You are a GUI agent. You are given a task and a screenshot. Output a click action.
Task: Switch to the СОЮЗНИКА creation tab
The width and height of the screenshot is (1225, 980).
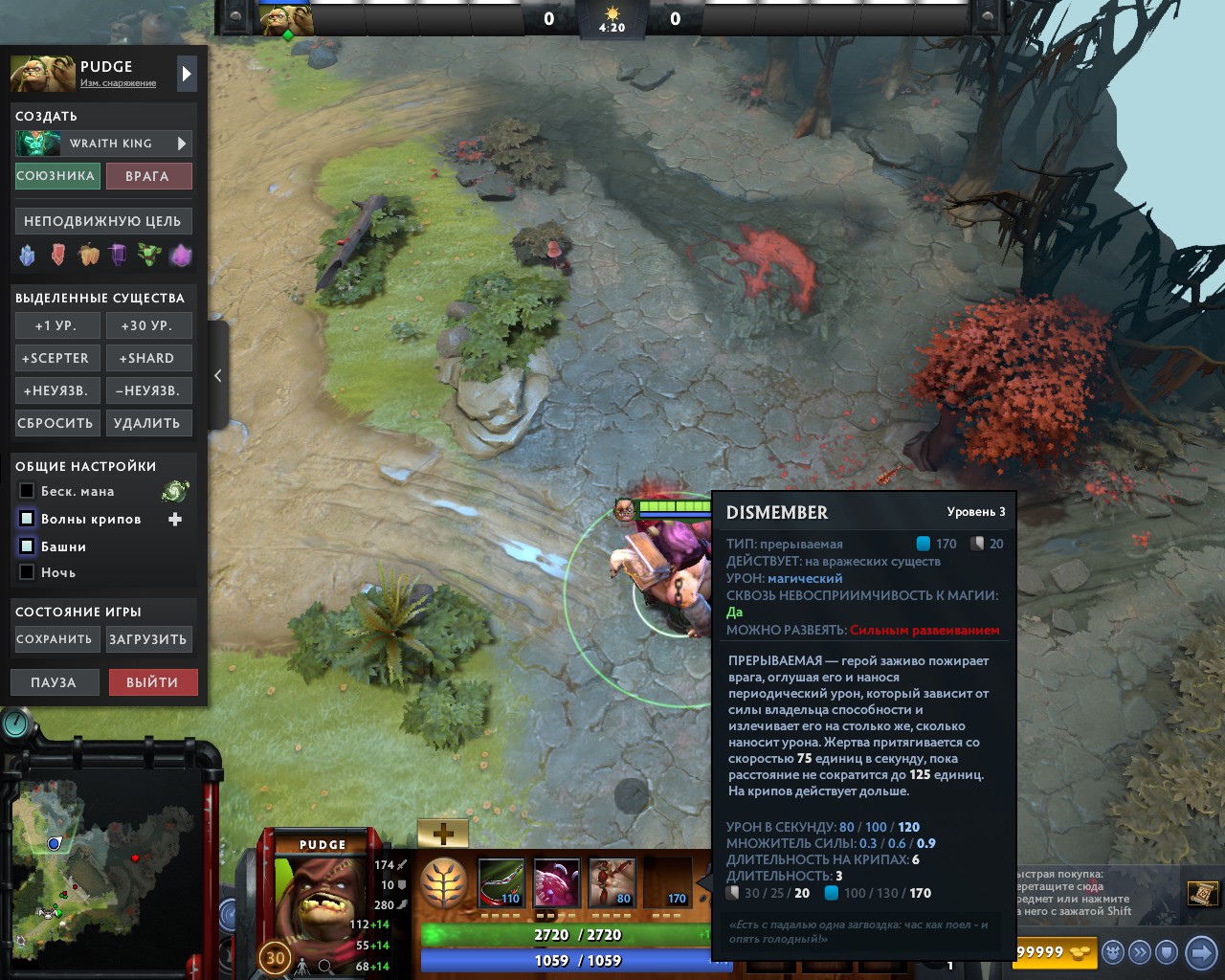tap(57, 176)
